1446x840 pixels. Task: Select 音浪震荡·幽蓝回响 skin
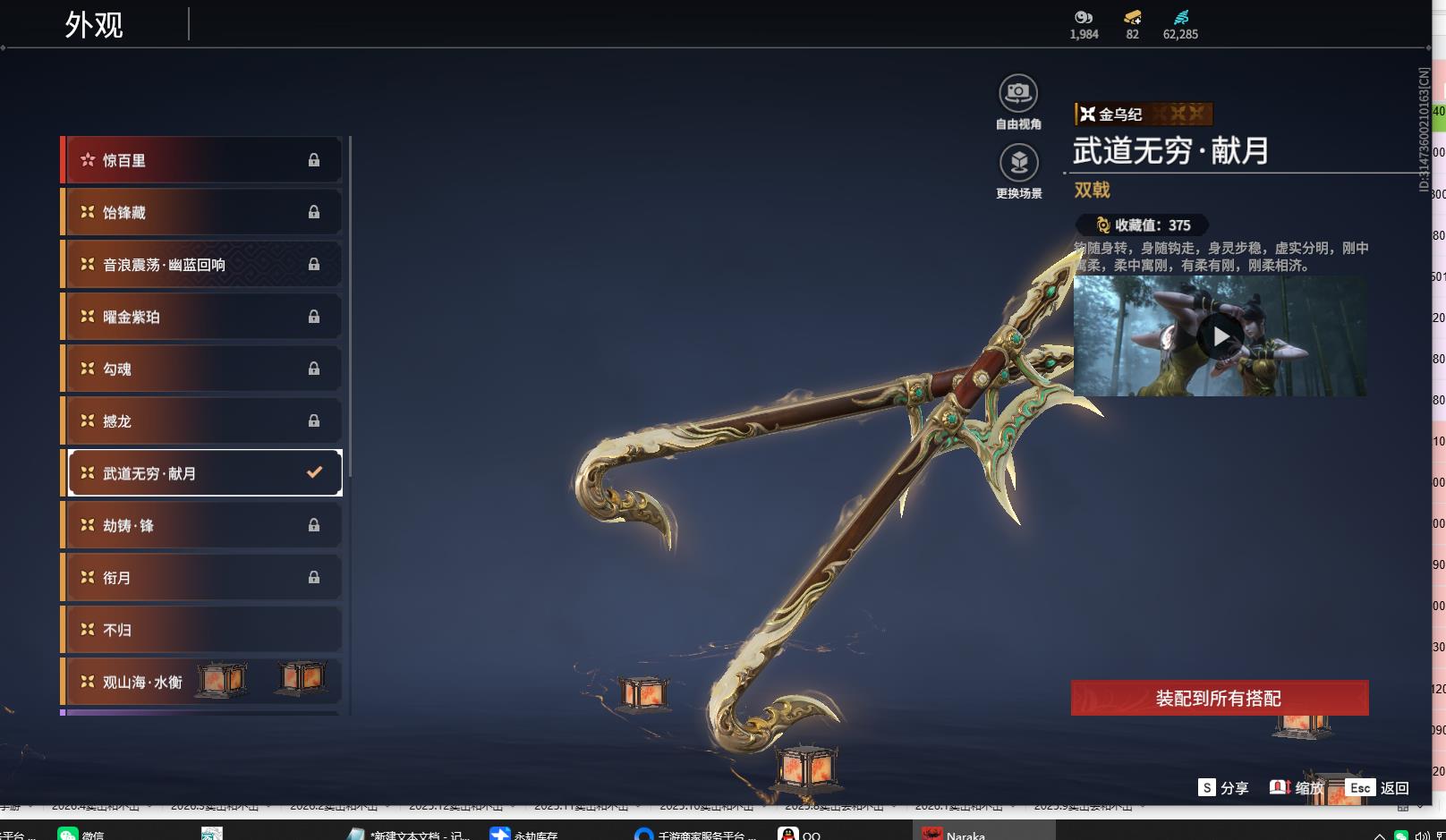203,265
